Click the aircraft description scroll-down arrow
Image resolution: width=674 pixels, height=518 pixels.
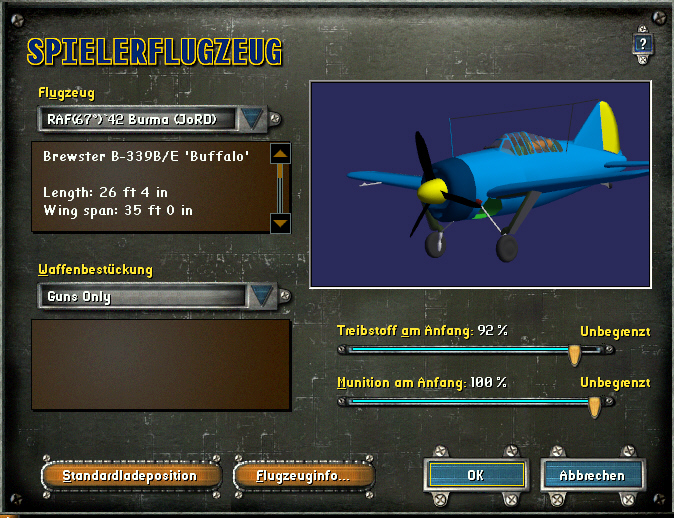(280, 222)
